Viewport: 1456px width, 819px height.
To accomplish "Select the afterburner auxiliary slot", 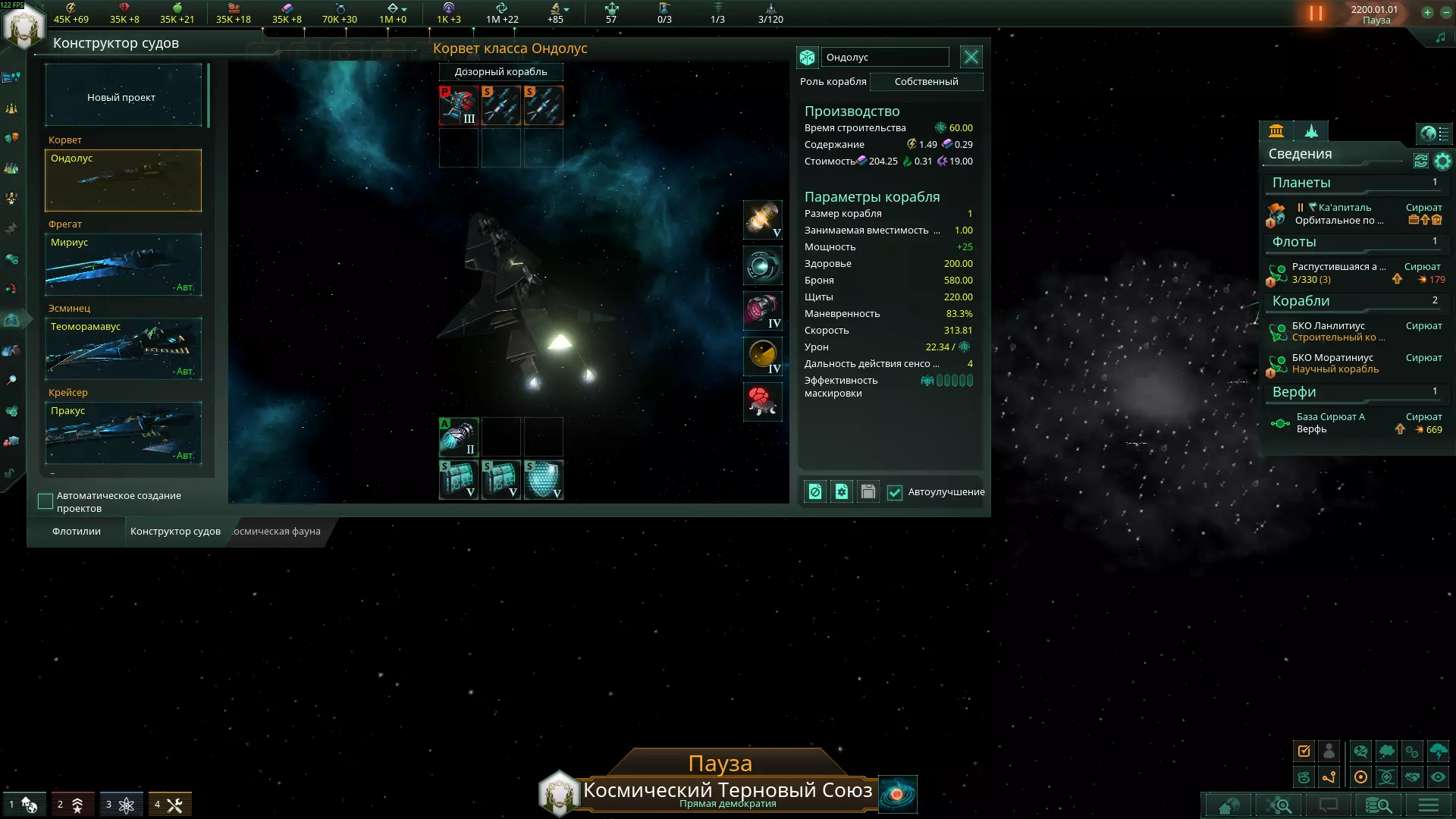I will 458,438.
